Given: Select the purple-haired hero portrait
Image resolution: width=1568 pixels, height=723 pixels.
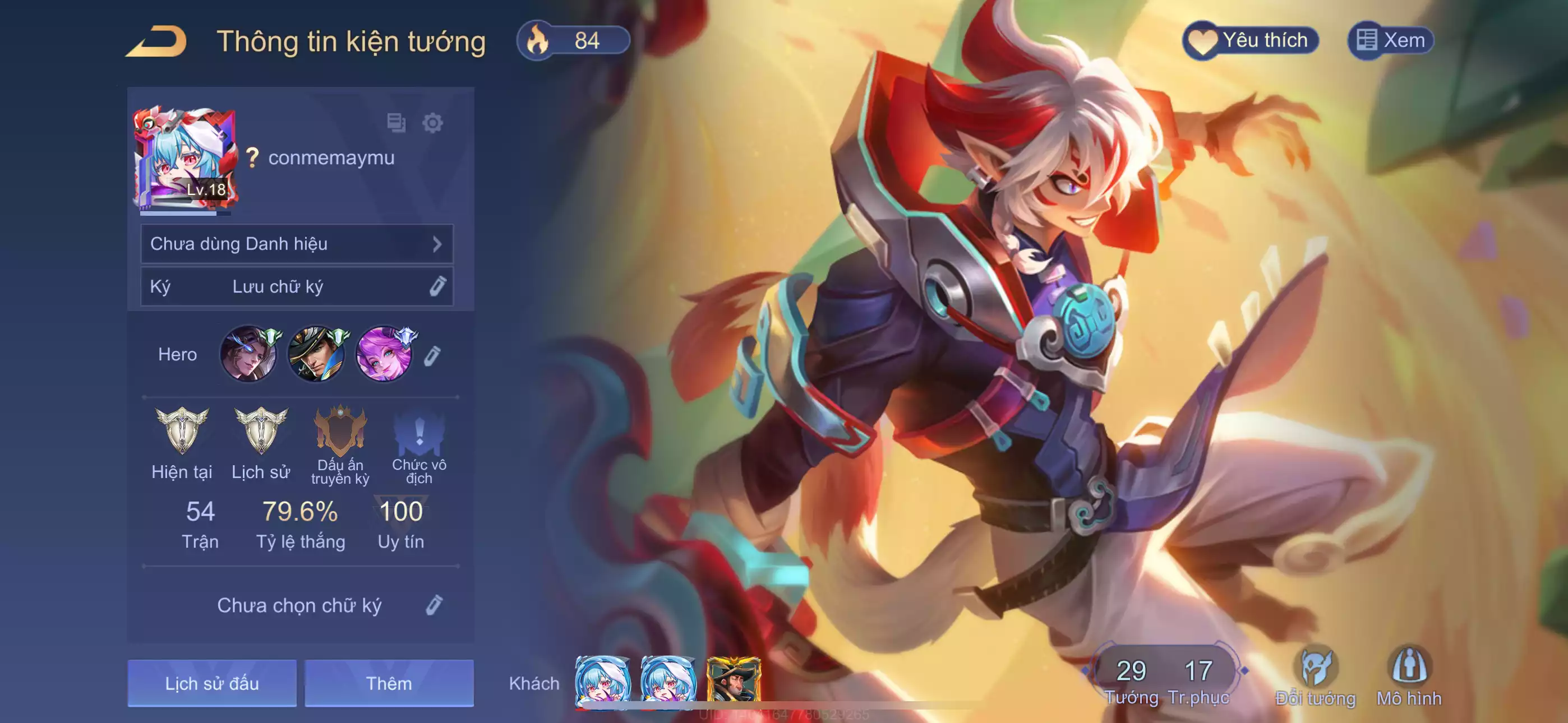Looking at the screenshot, I should tap(384, 354).
